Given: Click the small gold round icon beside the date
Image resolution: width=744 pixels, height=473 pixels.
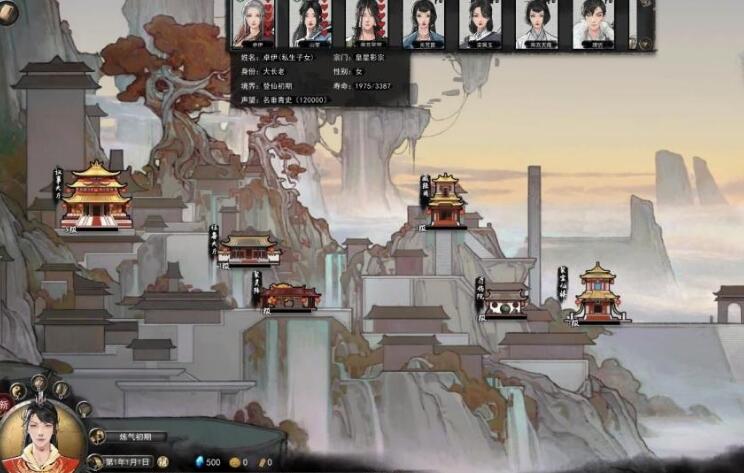Looking at the screenshot, I should [x=162, y=462].
